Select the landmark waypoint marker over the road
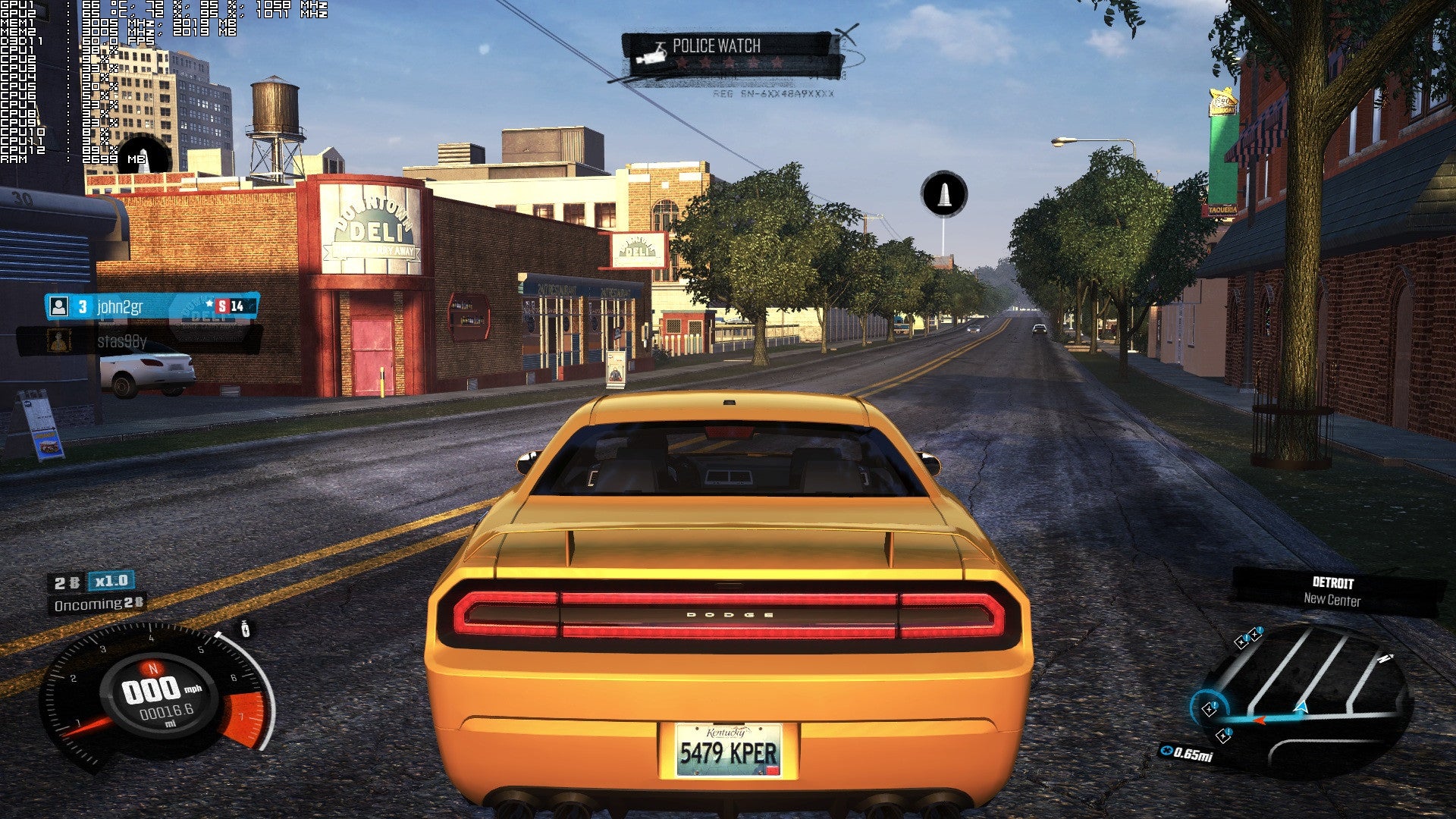 pyautogui.click(x=944, y=193)
